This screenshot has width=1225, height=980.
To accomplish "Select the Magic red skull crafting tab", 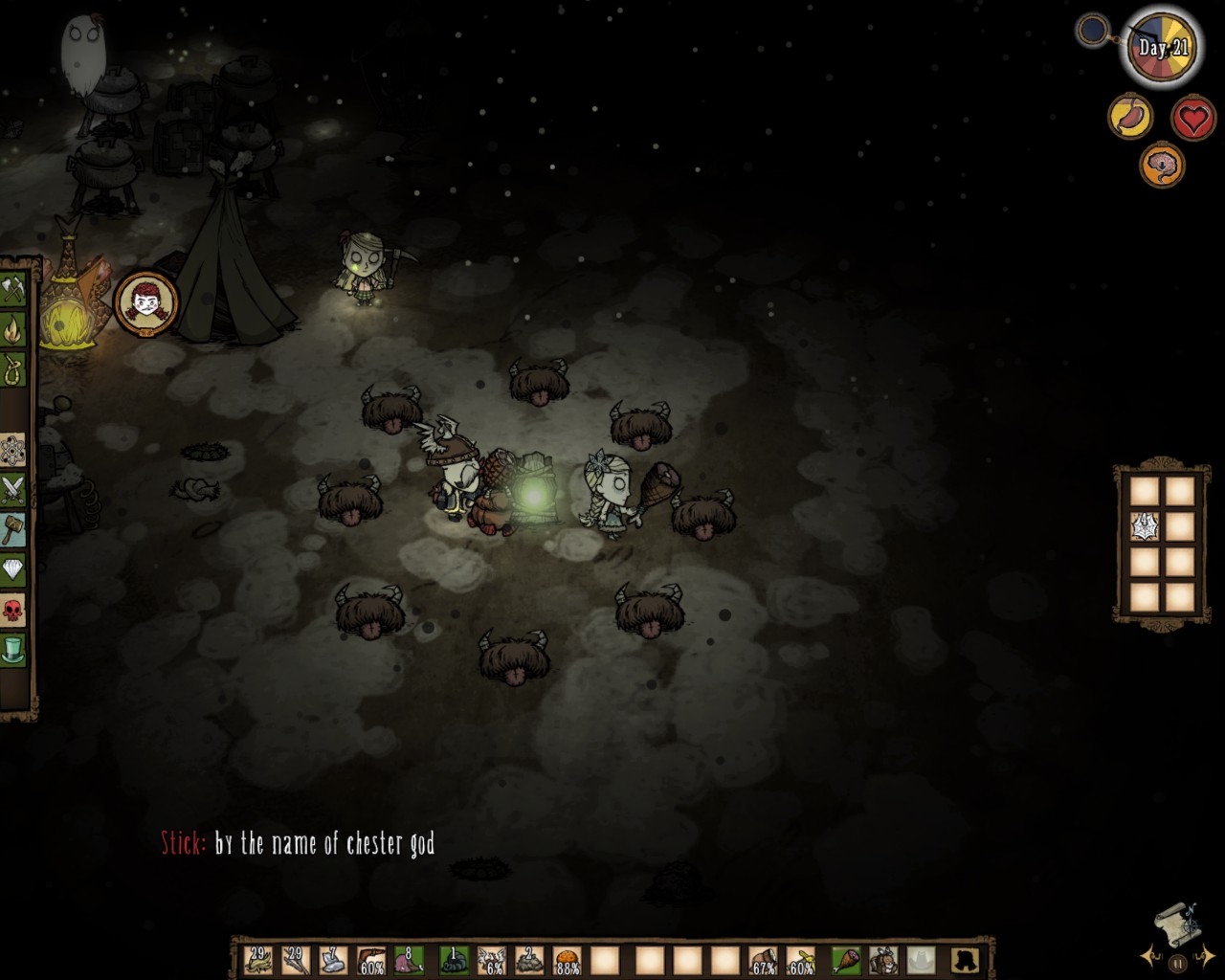I will click(13, 609).
